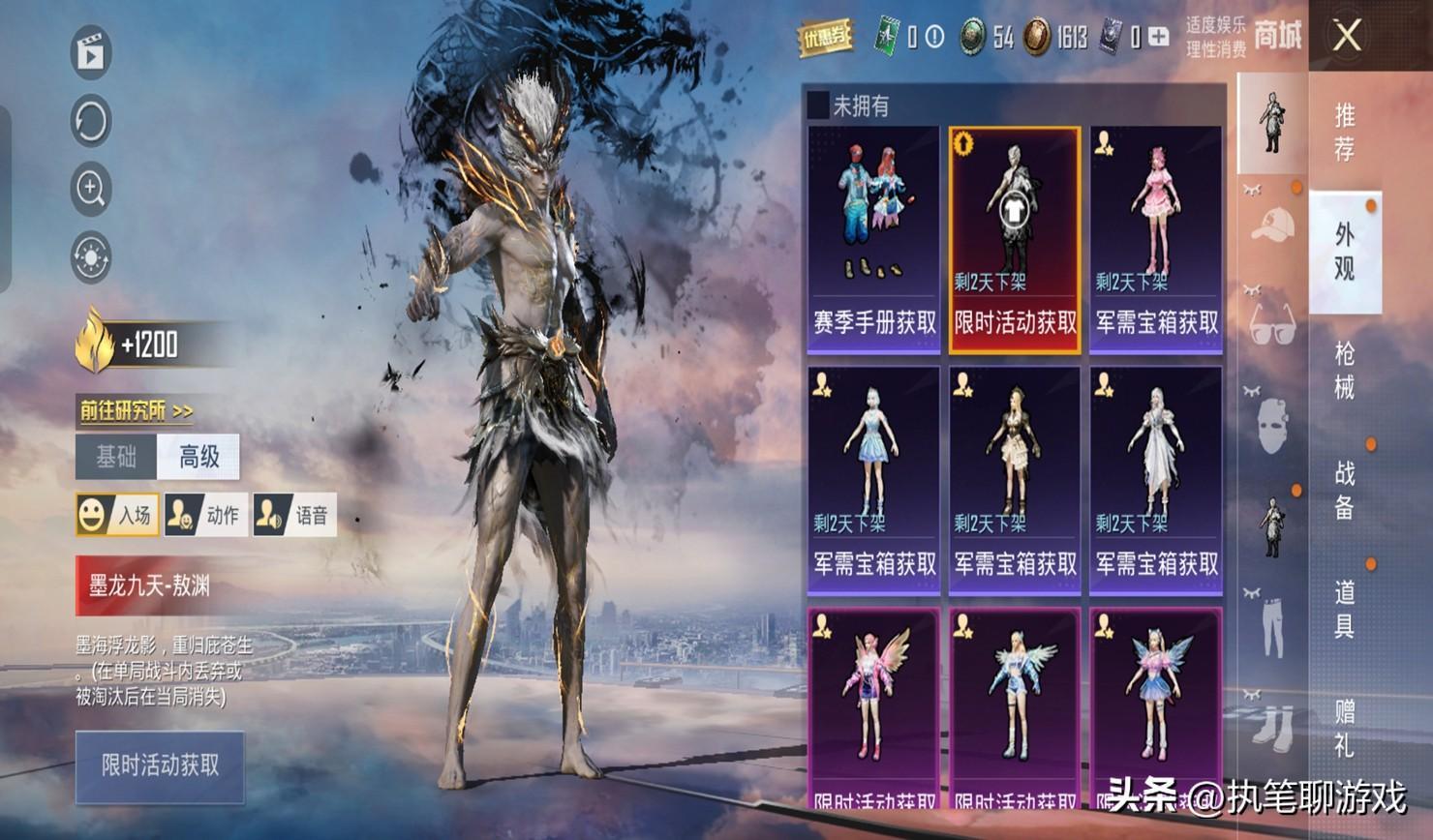Screen dimensions: 1433x840
Task: Preview the 动作 action
Action: click(205, 515)
